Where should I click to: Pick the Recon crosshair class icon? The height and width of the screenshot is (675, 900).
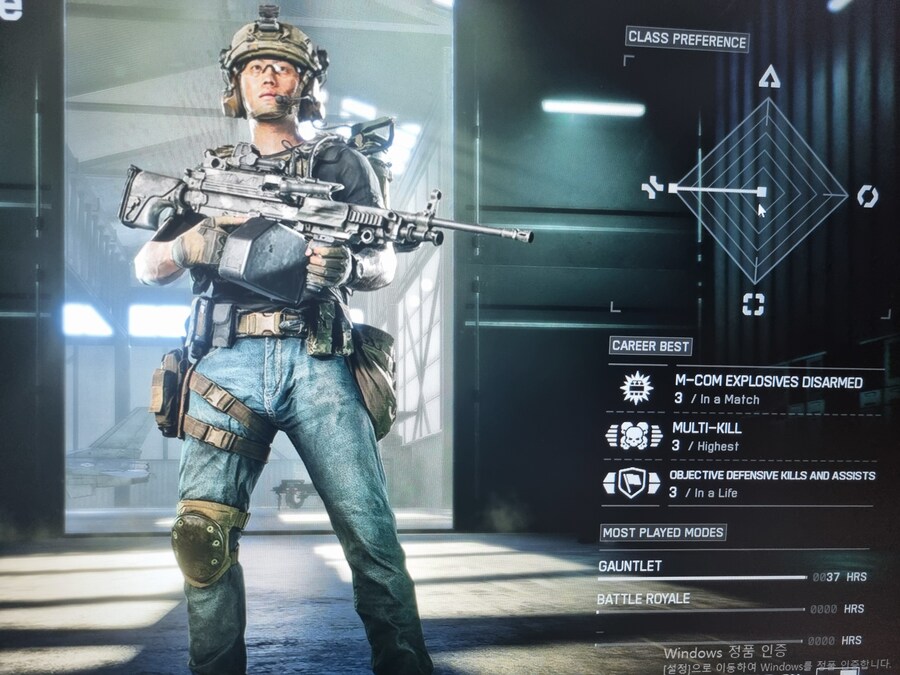click(753, 305)
